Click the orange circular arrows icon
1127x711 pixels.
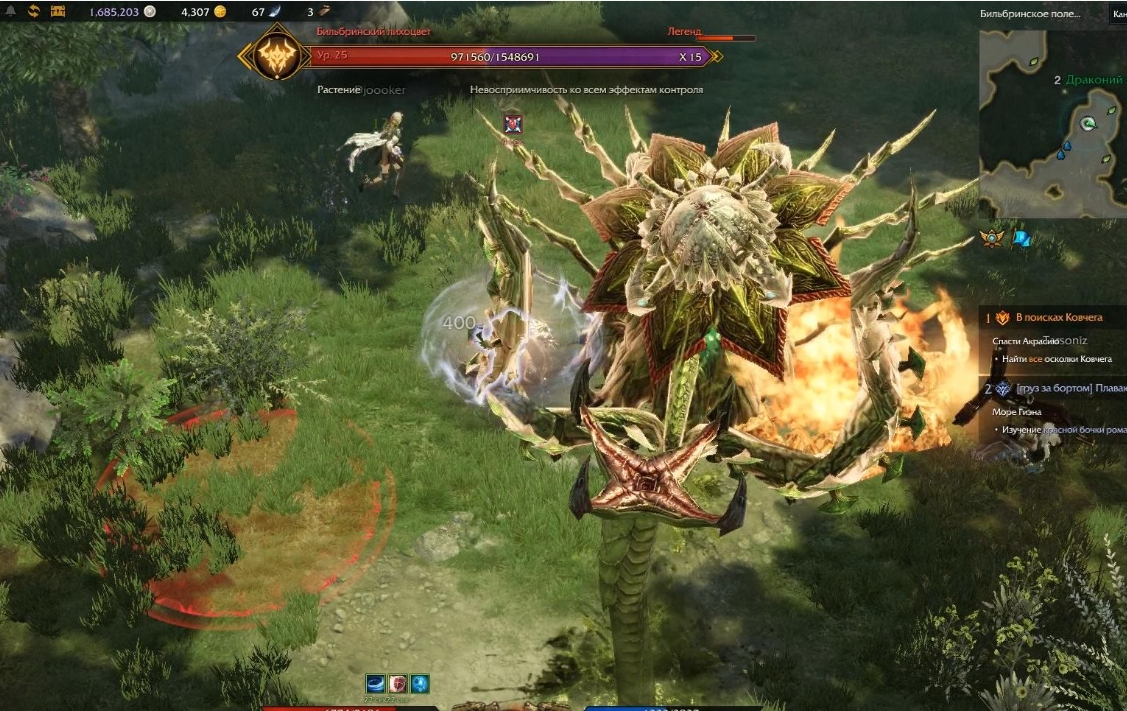33,11
